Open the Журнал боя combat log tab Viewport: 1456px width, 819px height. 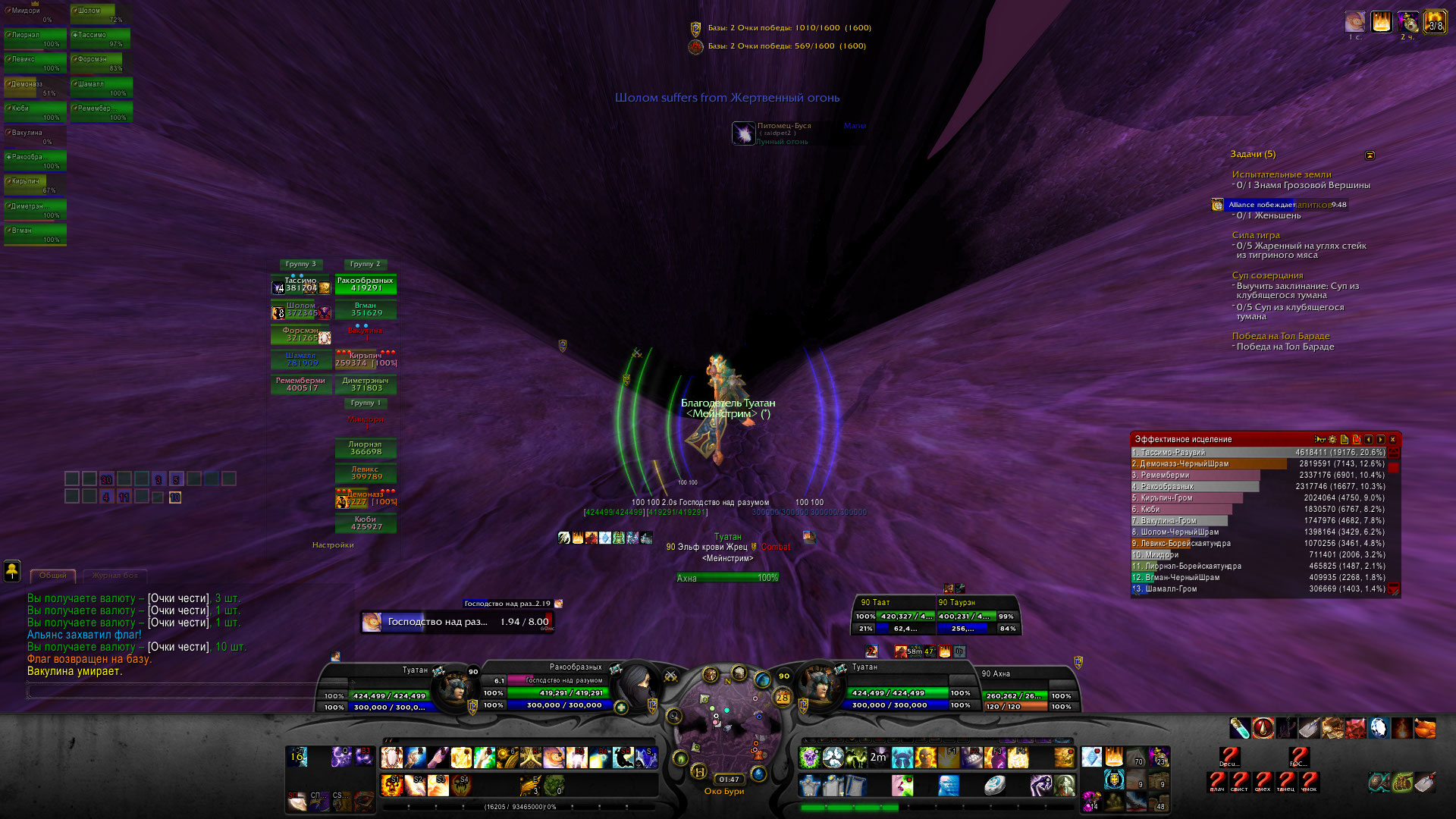tap(115, 576)
